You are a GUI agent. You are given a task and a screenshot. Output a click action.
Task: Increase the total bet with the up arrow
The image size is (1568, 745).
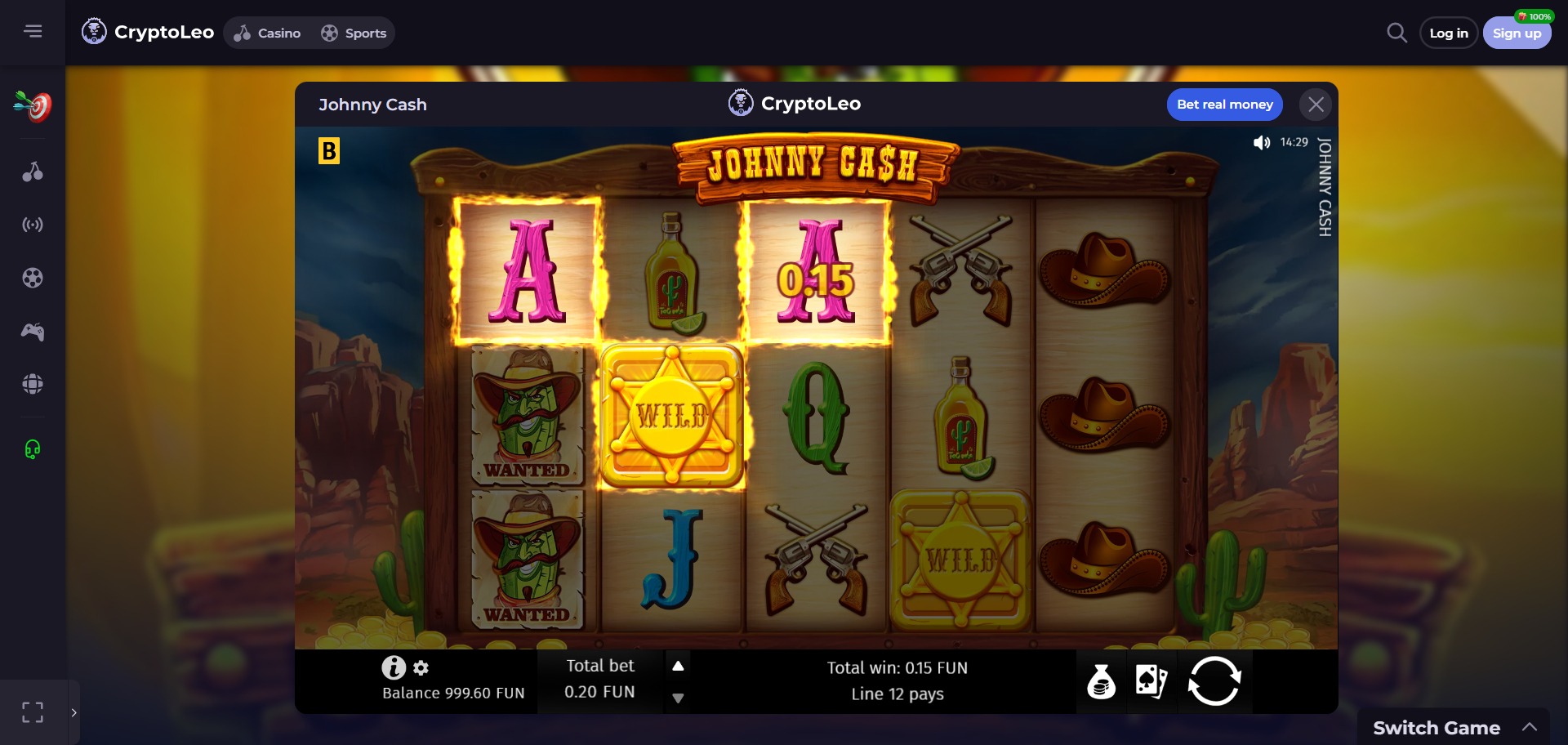tap(678, 666)
